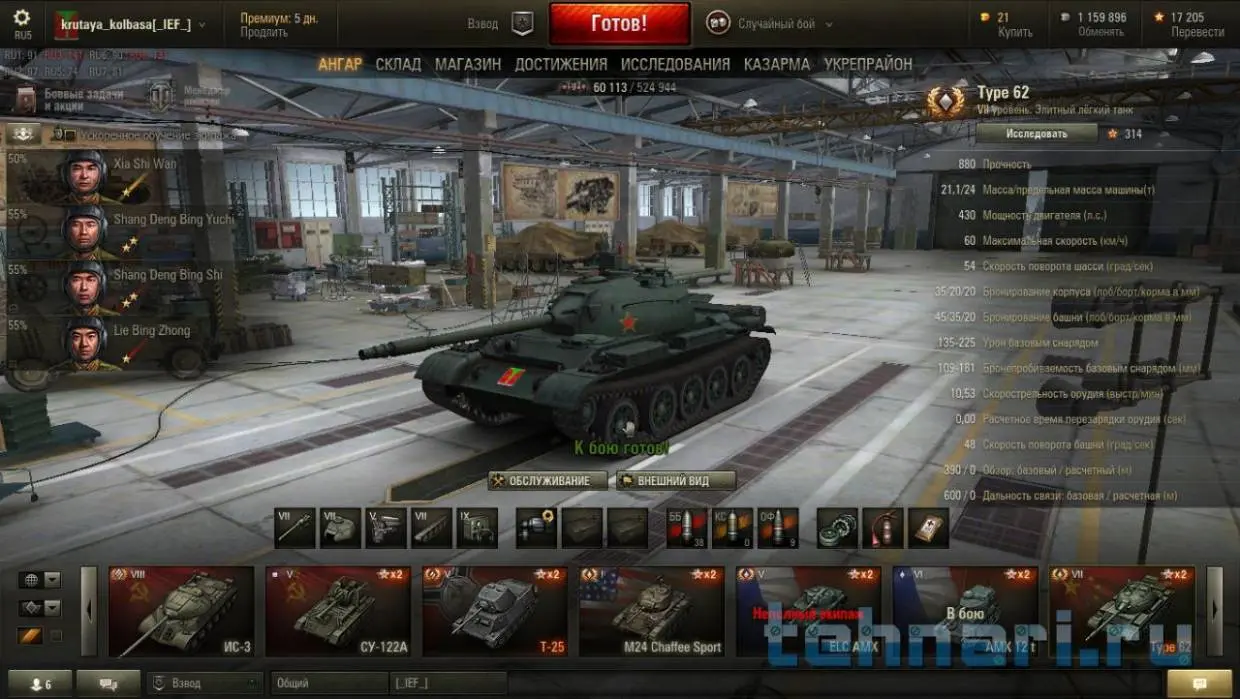The height and width of the screenshot is (699, 1240).
Task: Open the МАГАЗИН tab
Action: point(468,64)
